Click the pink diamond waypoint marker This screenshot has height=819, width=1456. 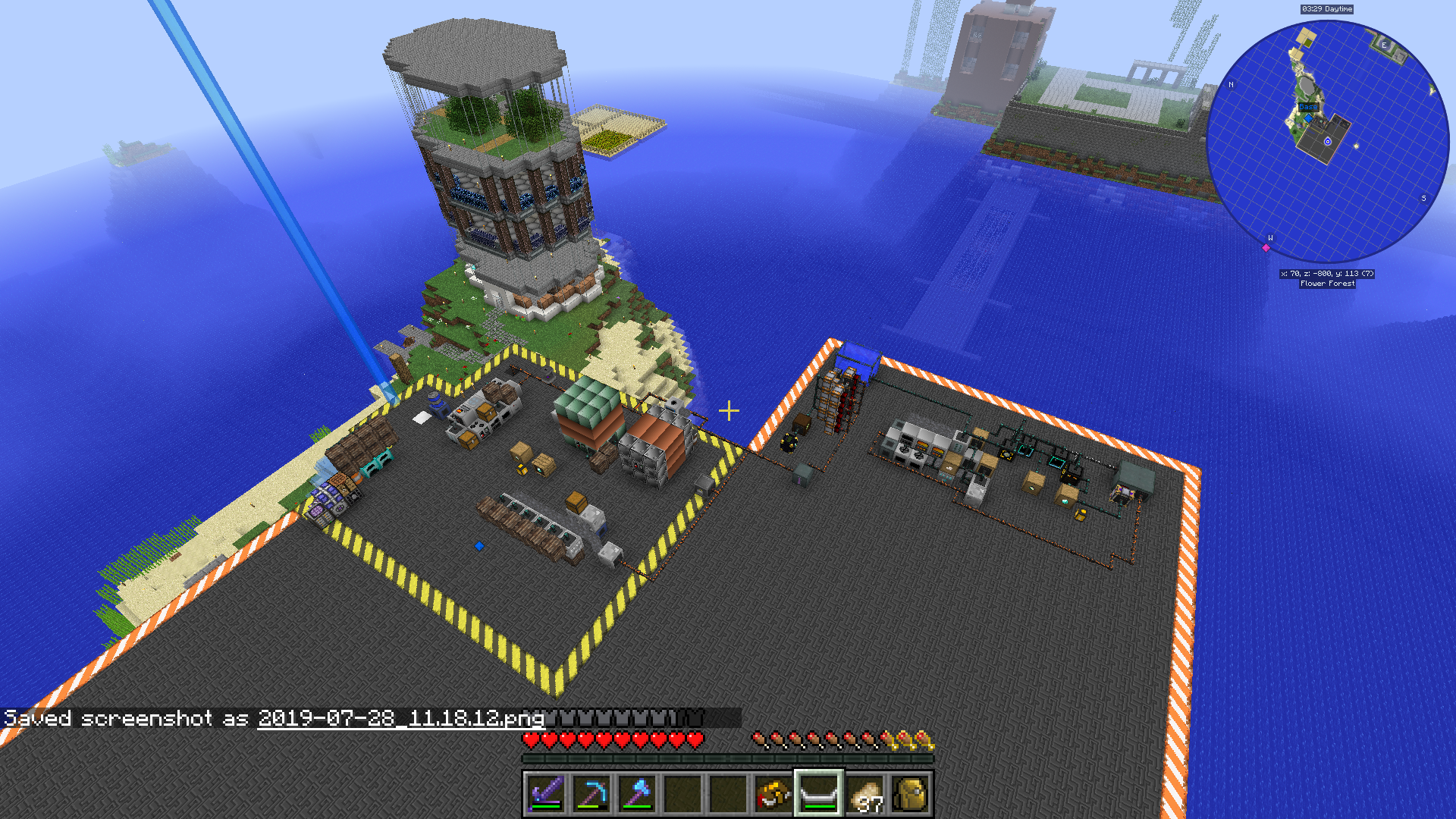(x=1266, y=248)
